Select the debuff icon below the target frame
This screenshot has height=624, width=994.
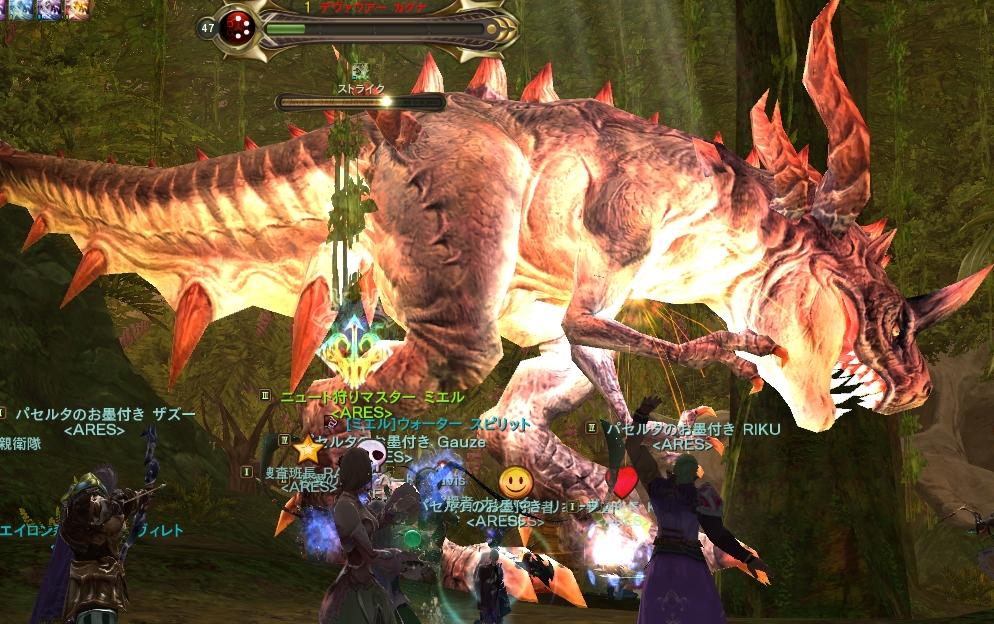(361, 71)
